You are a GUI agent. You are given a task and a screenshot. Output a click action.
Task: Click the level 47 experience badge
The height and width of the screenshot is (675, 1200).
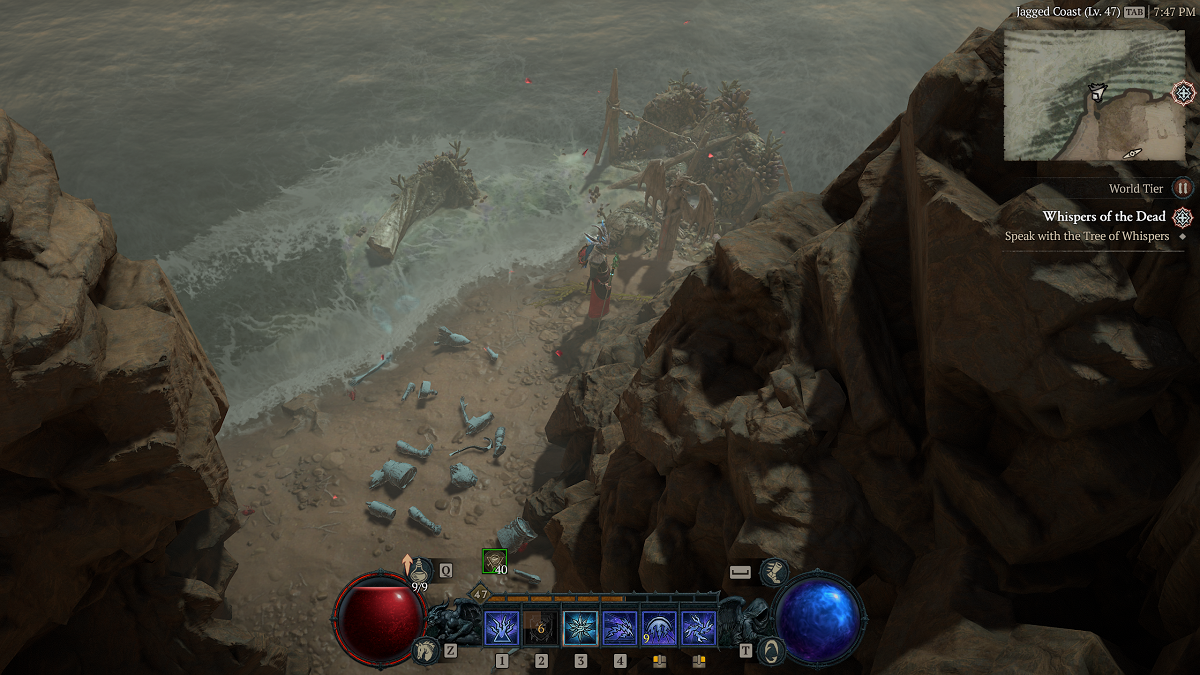pyautogui.click(x=480, y=594)
